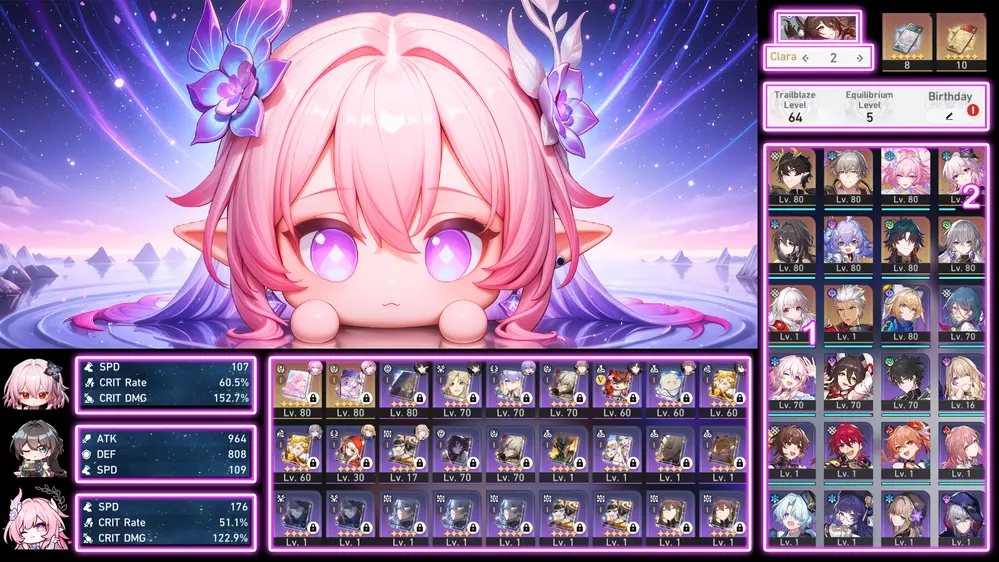Click the right arrow next to Clara
Image resolution: width=999 pixels, height=562 pixels.
pyautogui.click(x=859, y=58)
